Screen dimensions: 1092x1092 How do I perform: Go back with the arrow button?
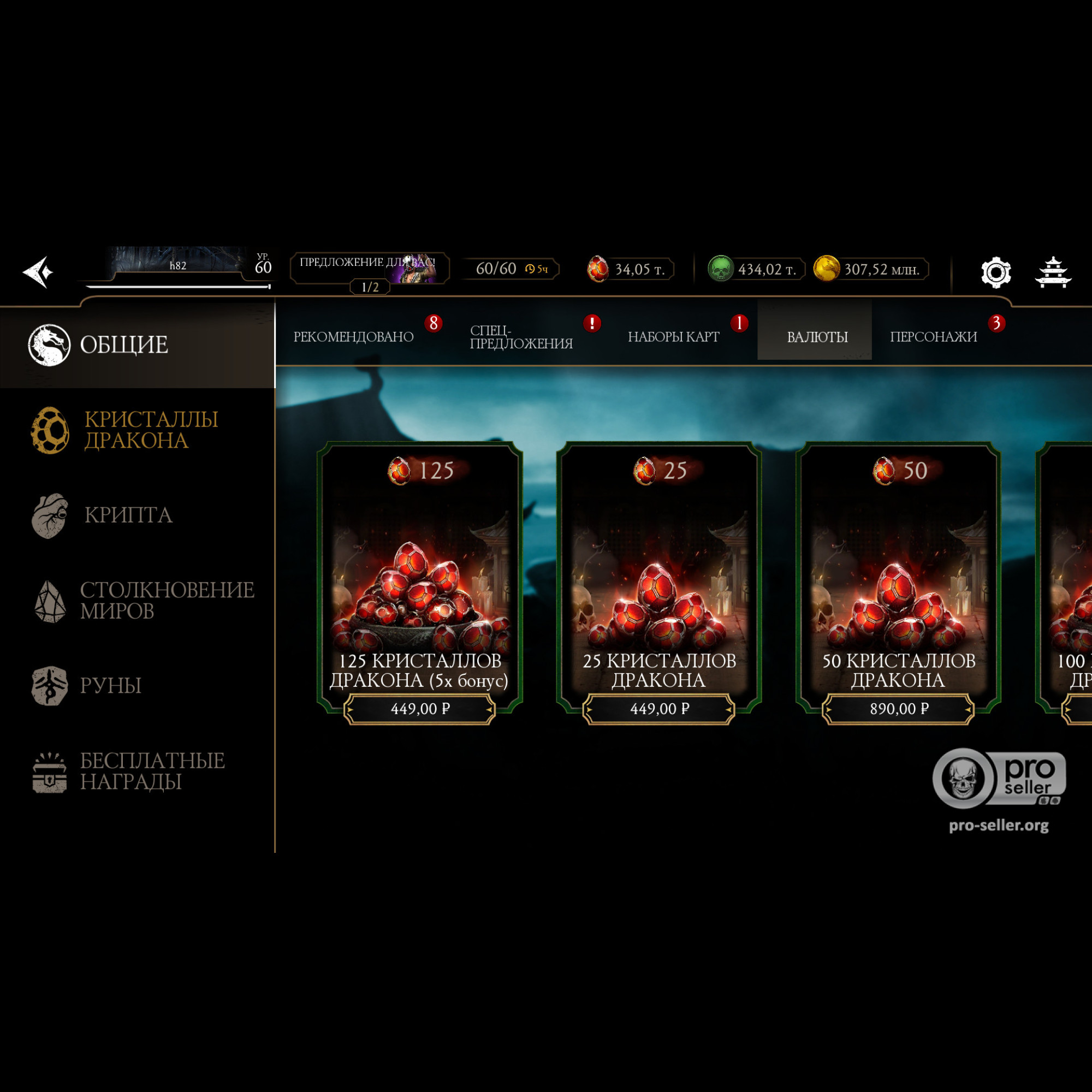tap(38, 272)
